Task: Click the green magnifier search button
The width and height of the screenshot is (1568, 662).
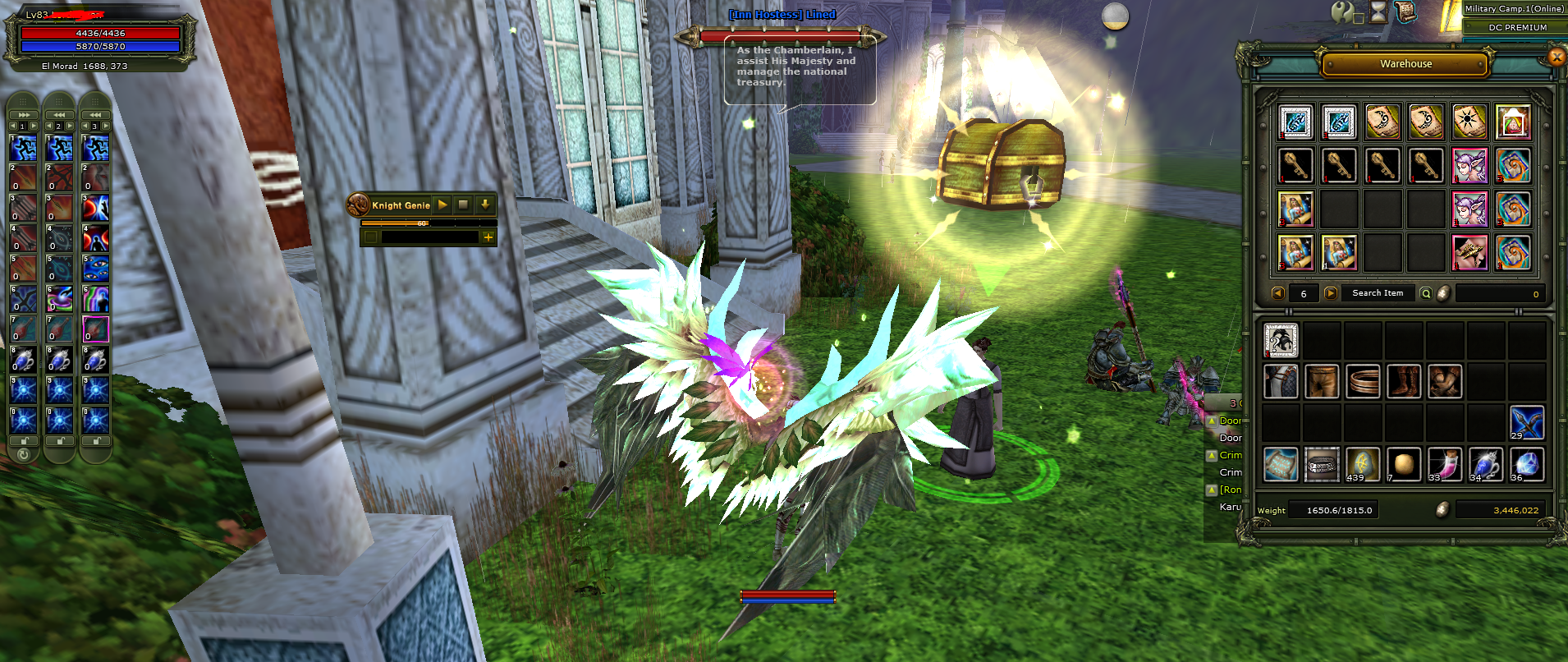Action: click(x=1426, y=293)
